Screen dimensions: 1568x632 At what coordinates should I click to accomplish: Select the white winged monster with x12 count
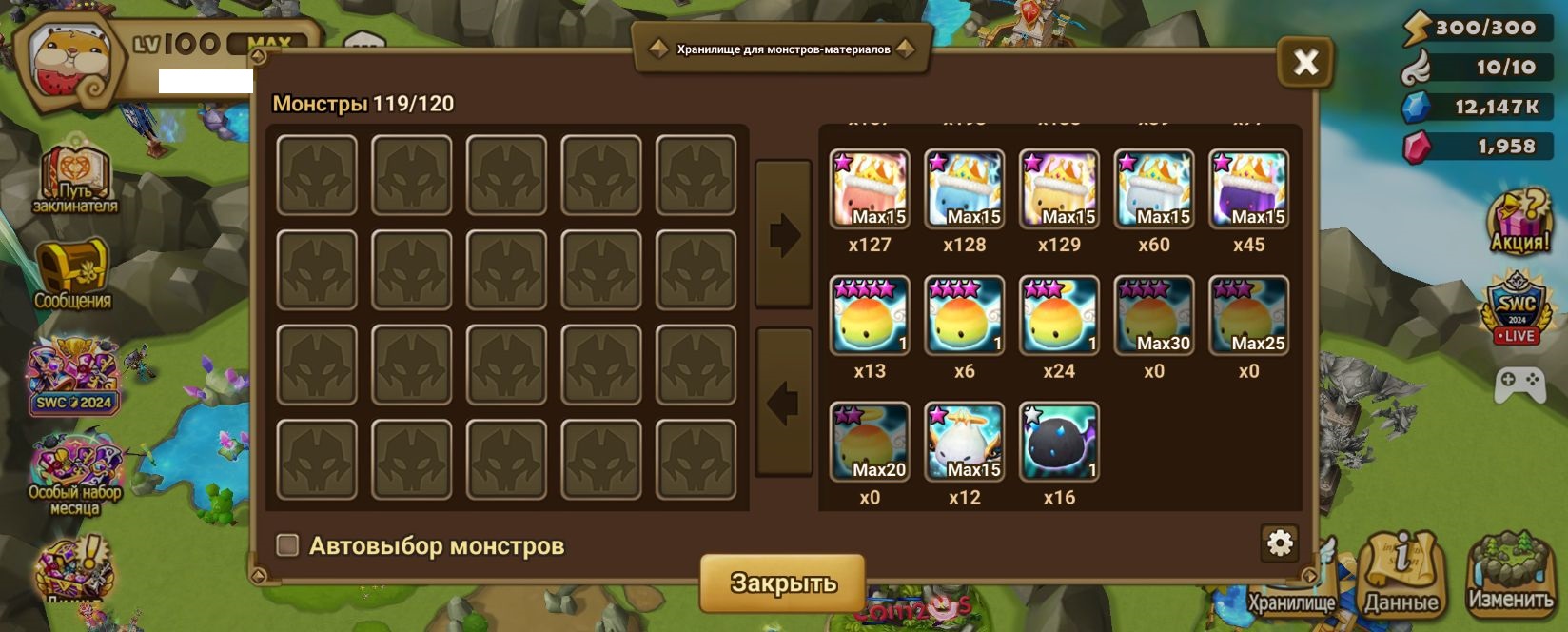965,443
